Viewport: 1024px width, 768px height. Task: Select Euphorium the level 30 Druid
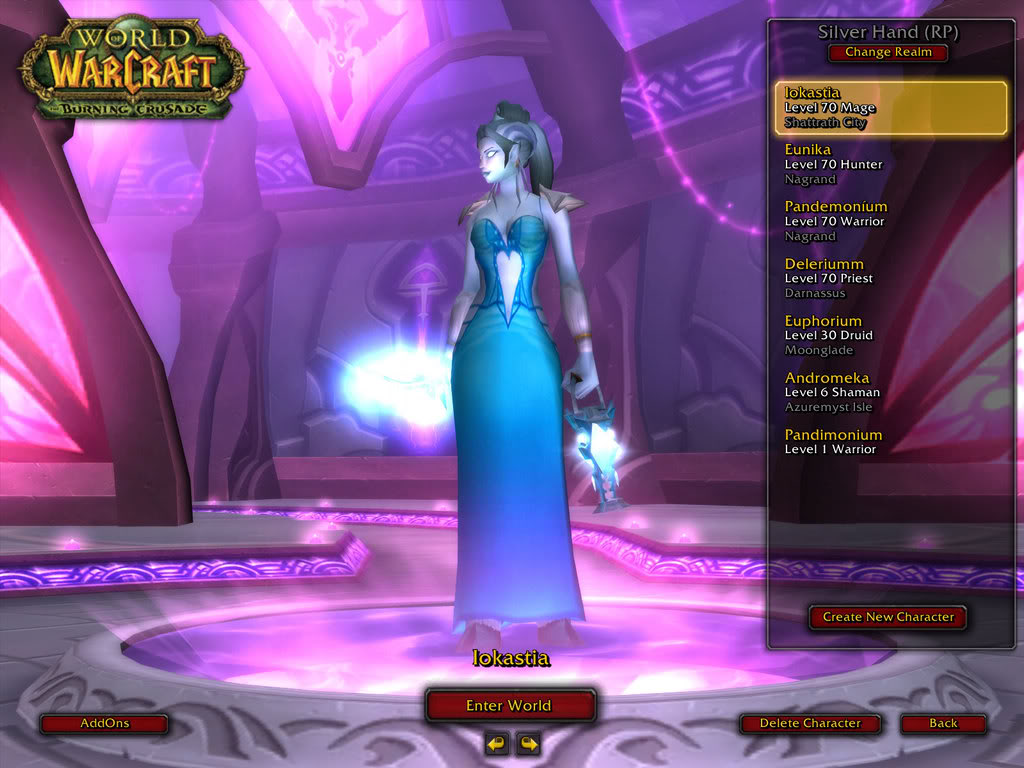(x=890, y=335)
